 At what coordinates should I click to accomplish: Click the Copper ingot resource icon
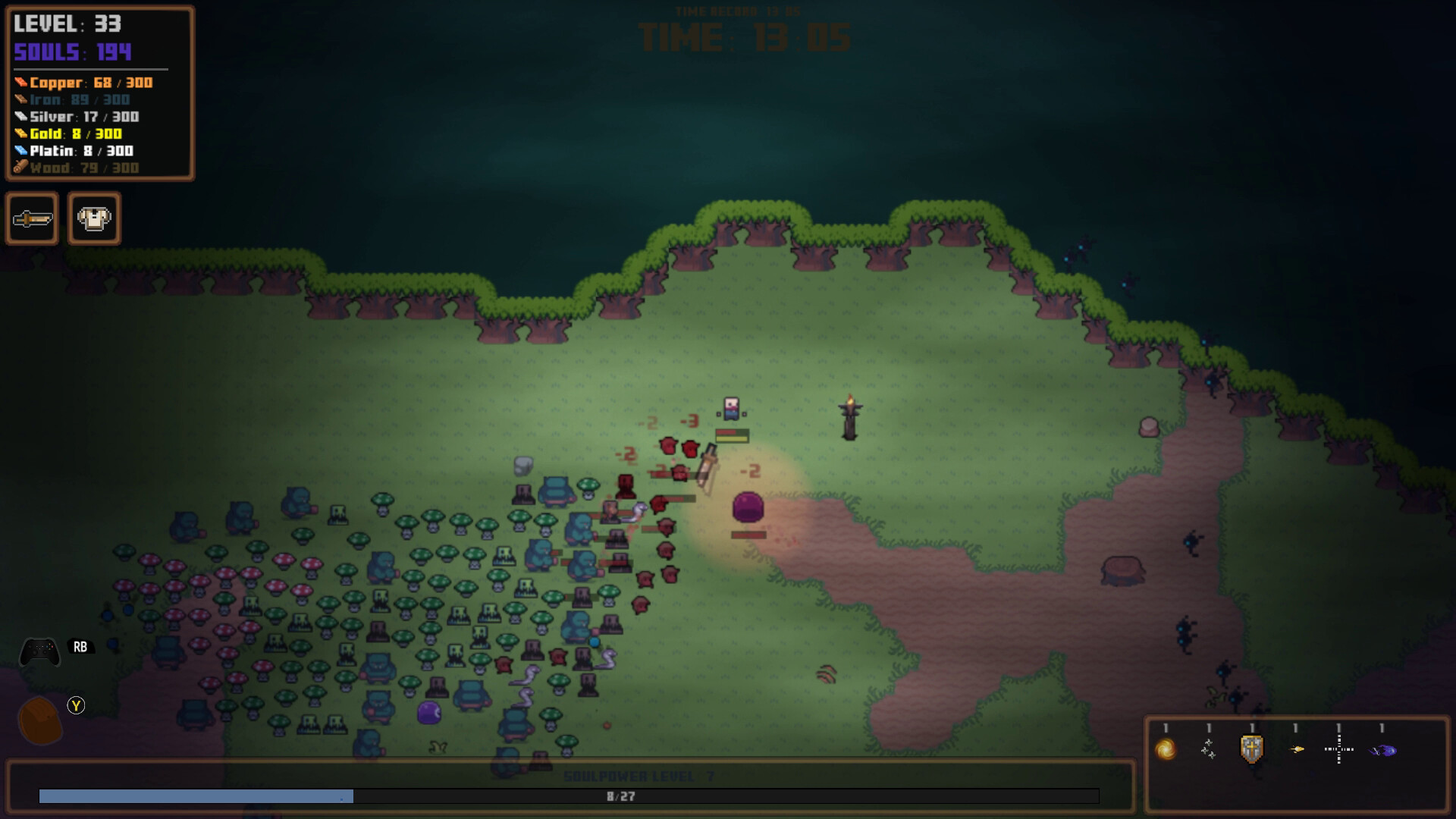click(x=22, y=82)
